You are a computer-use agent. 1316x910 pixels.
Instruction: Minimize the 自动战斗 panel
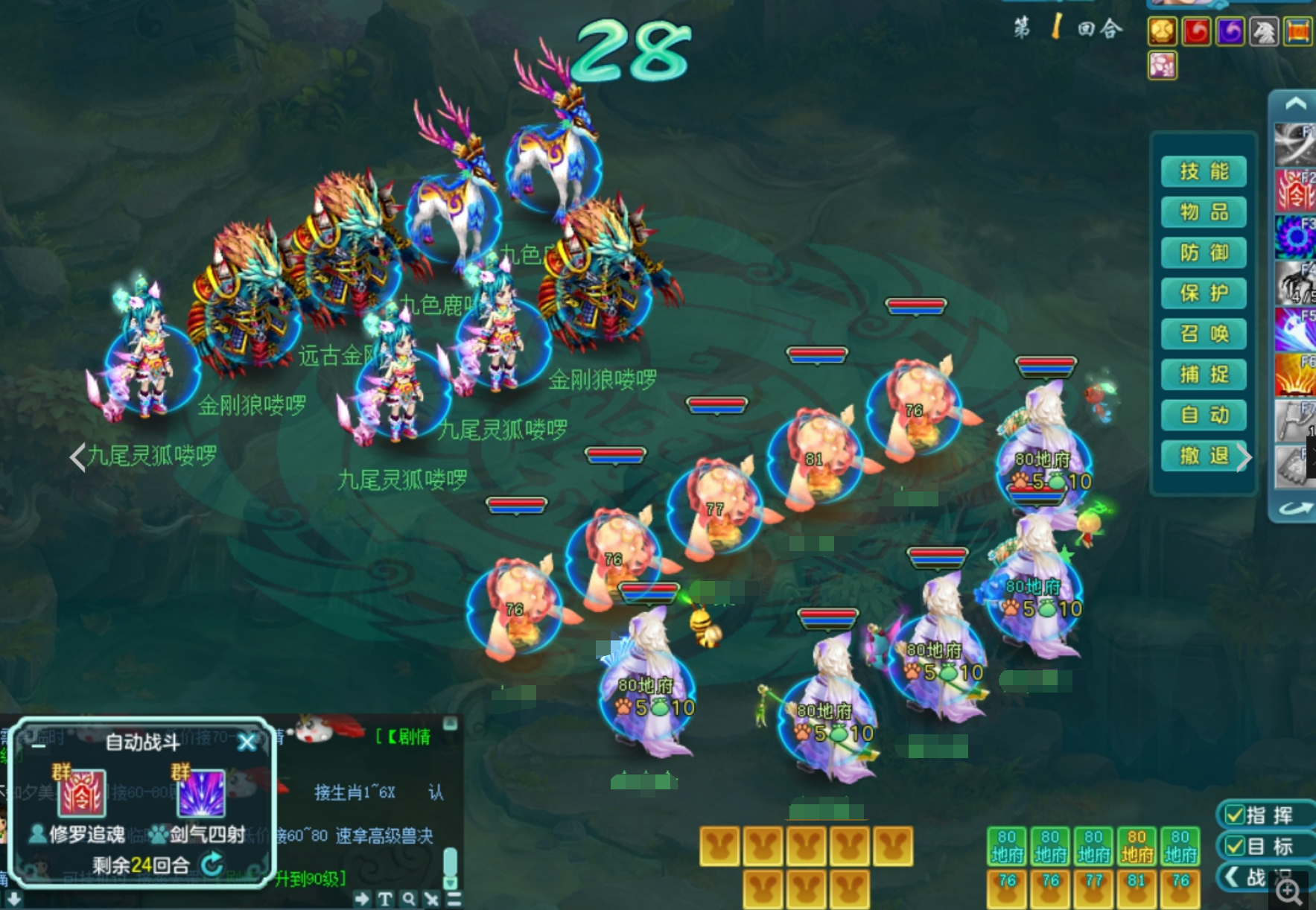(39, 743)
